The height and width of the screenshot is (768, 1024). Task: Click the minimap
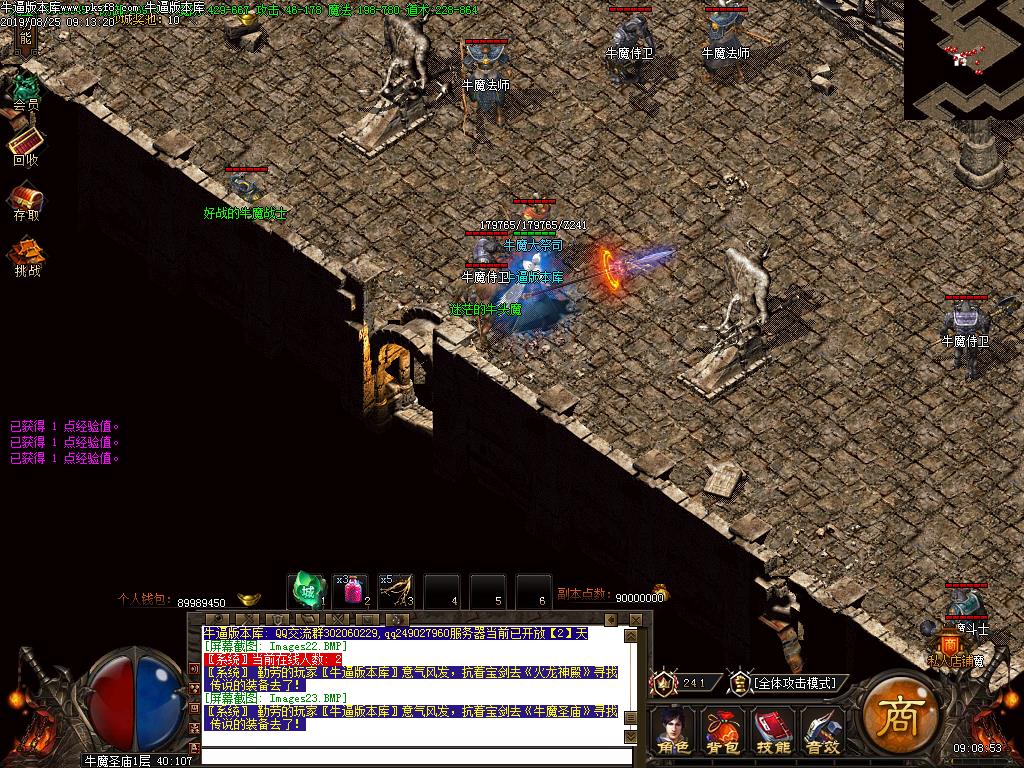pos(963,59)
